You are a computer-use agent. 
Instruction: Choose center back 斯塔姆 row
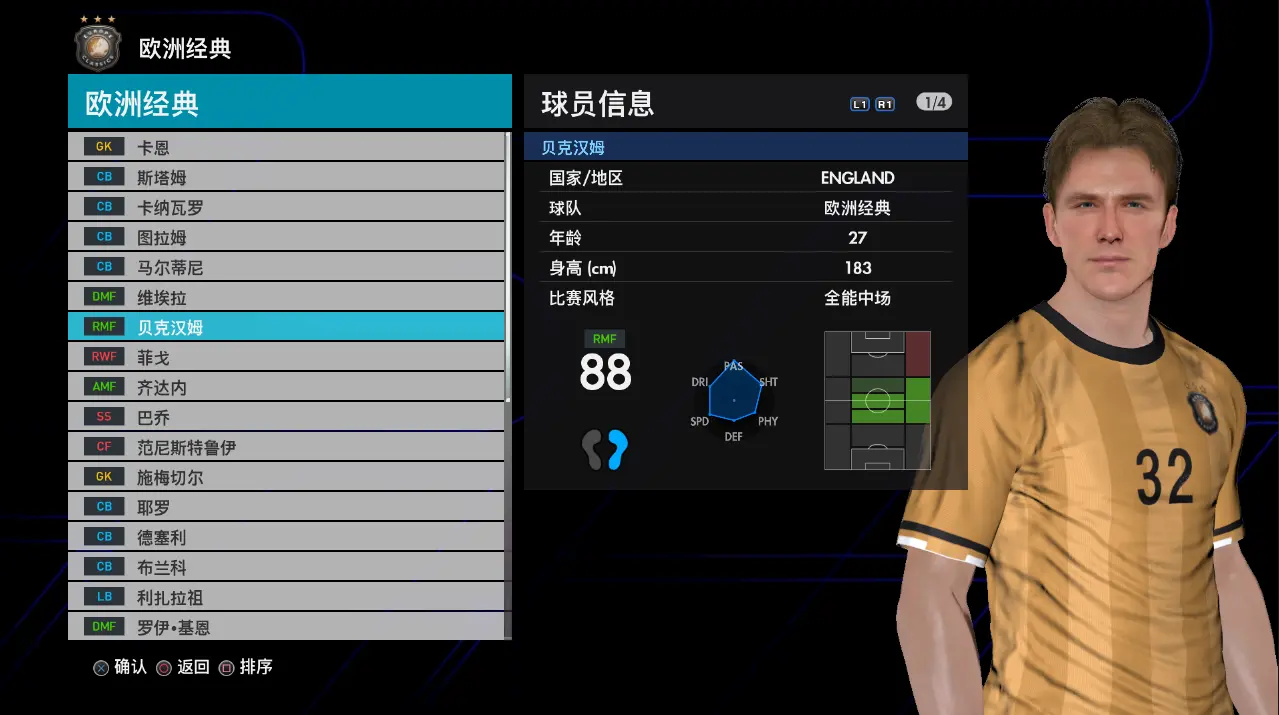286,177
